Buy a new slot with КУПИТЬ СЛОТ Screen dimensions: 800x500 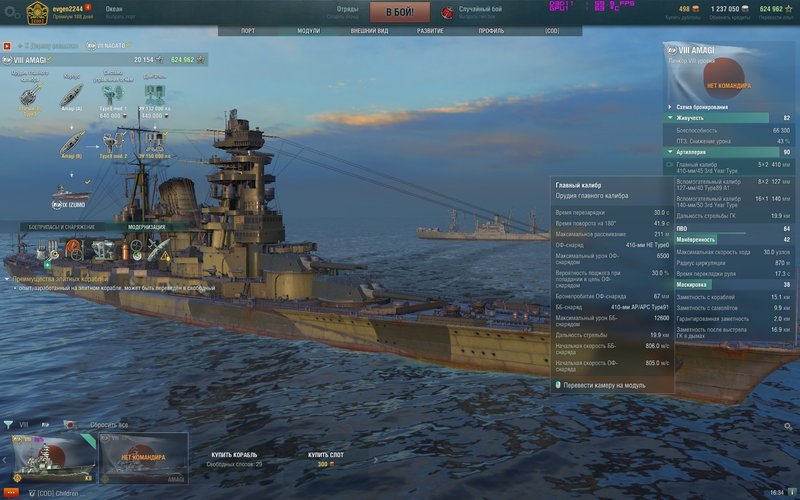click(x=324, y=455)
